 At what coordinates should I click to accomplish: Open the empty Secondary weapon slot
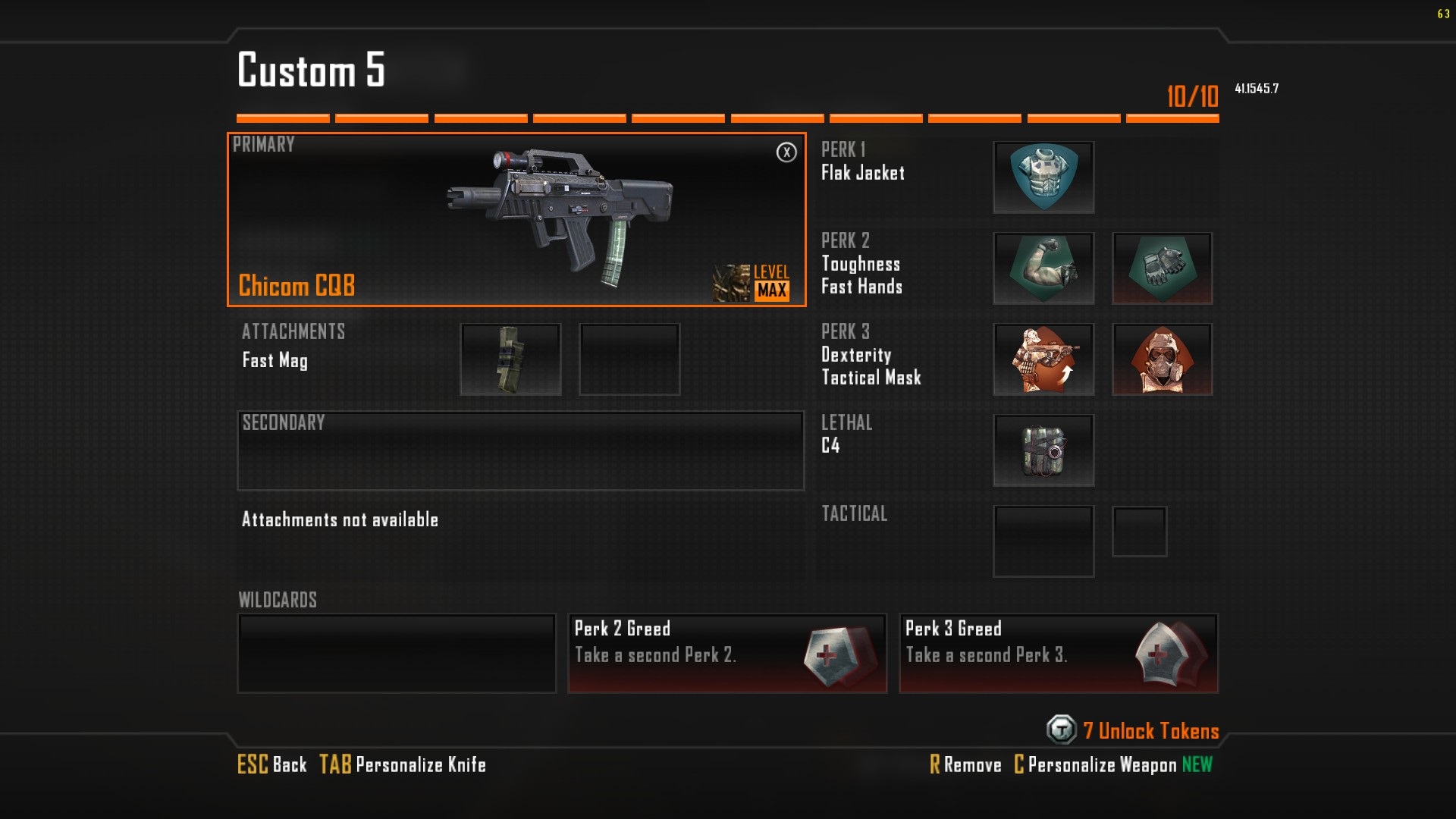[520, 451]
